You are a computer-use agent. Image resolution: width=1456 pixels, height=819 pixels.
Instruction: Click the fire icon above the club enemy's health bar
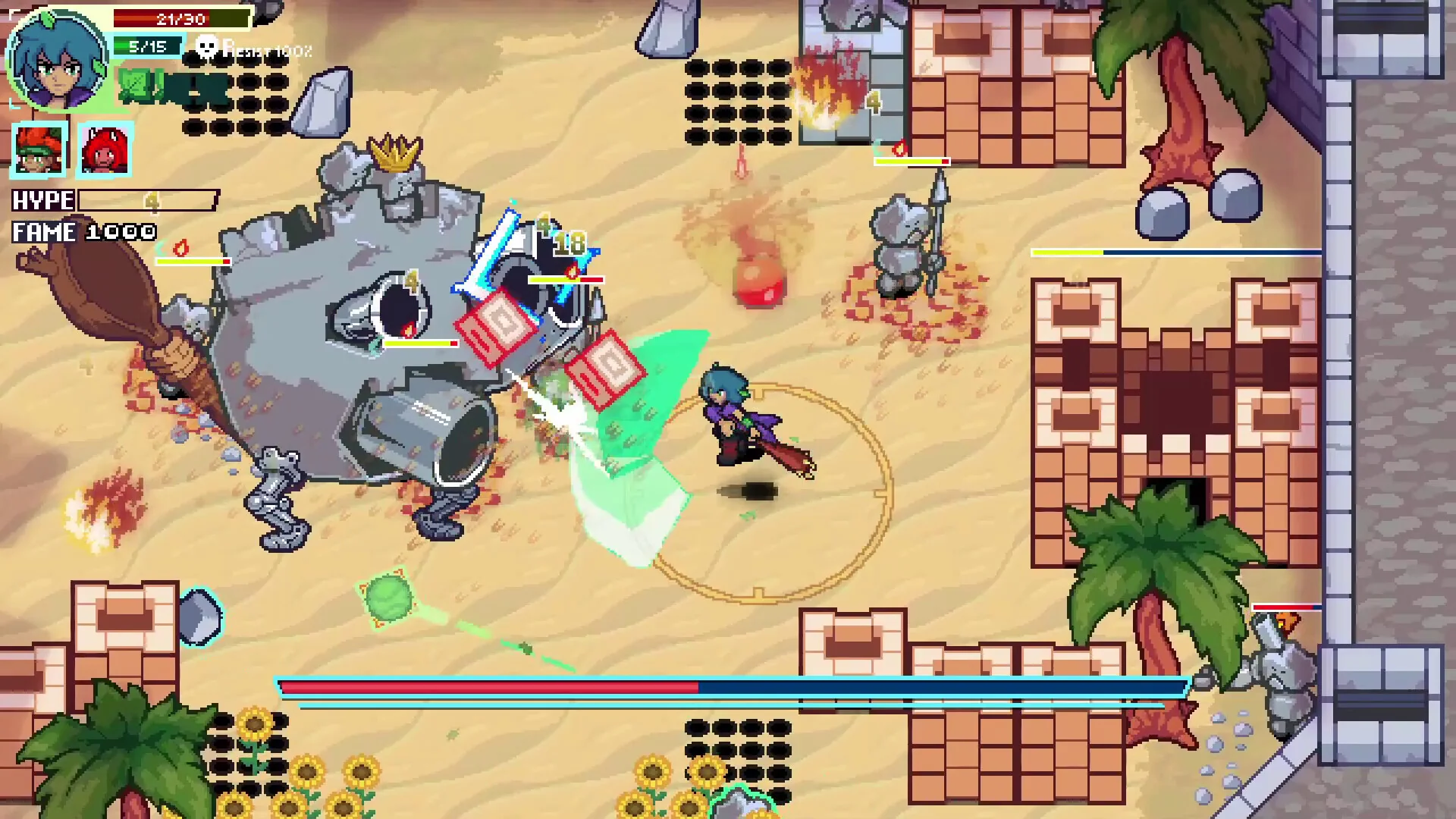click(181, 246)
